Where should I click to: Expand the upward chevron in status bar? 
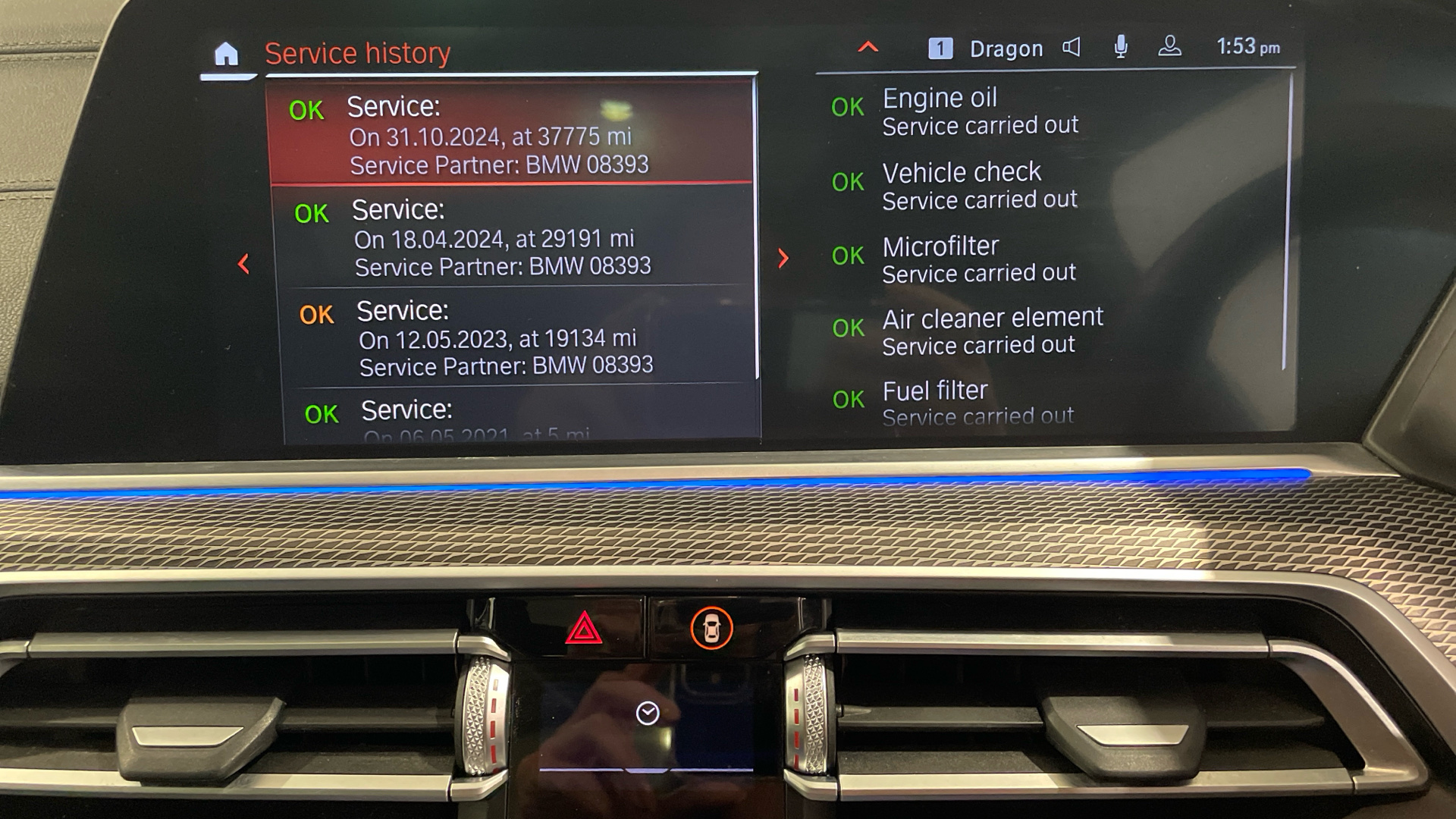(x=868, y=48)
